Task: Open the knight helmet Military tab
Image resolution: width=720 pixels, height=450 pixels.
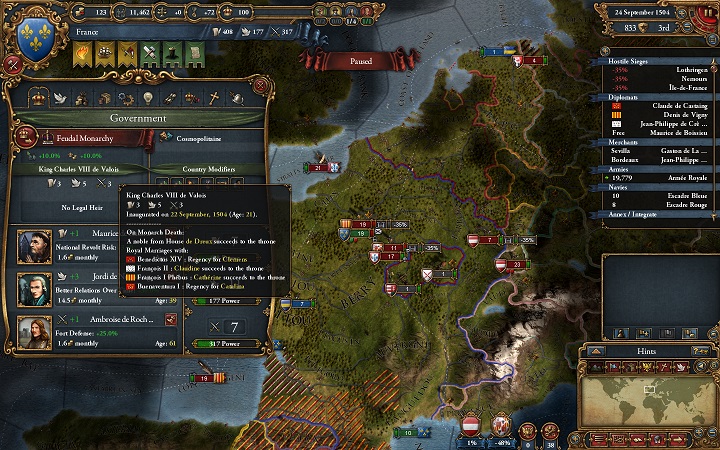Action: (x=237, y=97)
